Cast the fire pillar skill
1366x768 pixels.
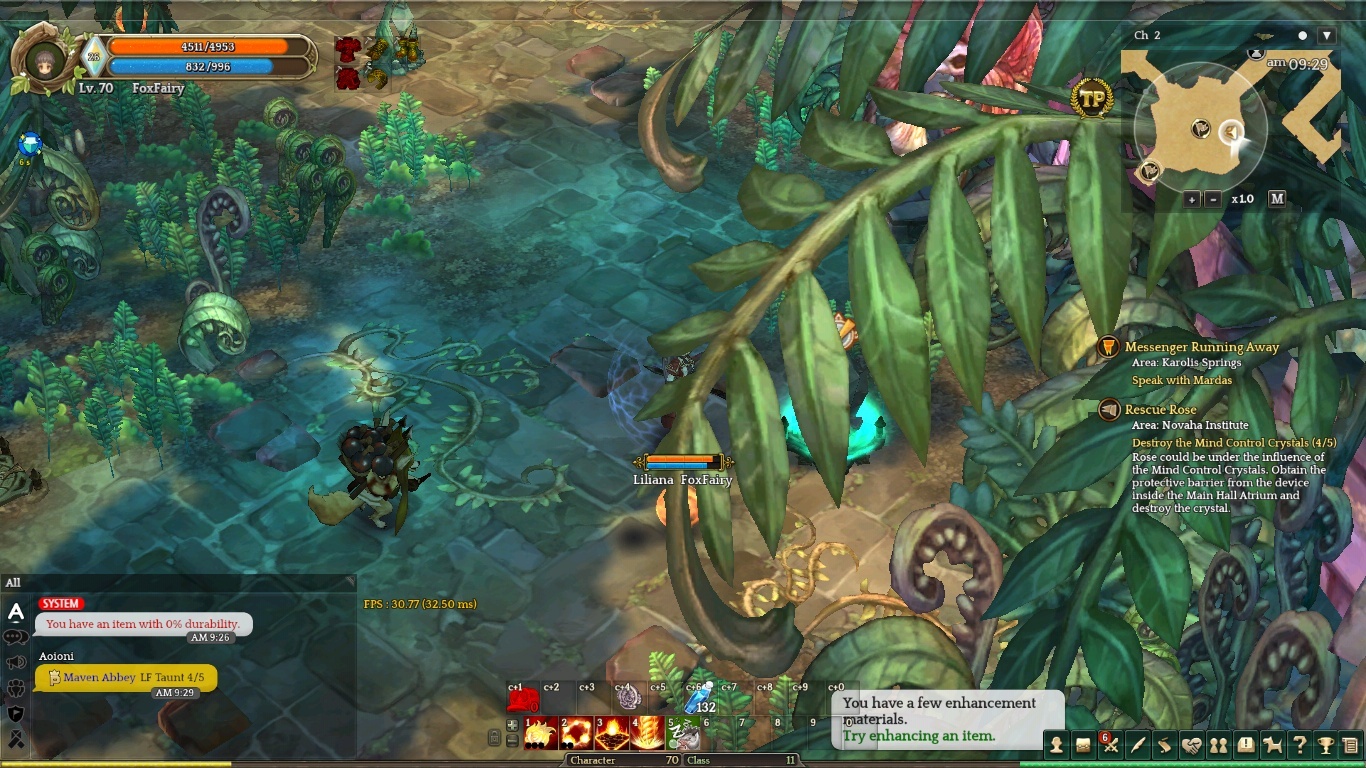pyautogui.click(x=646, y=734)
